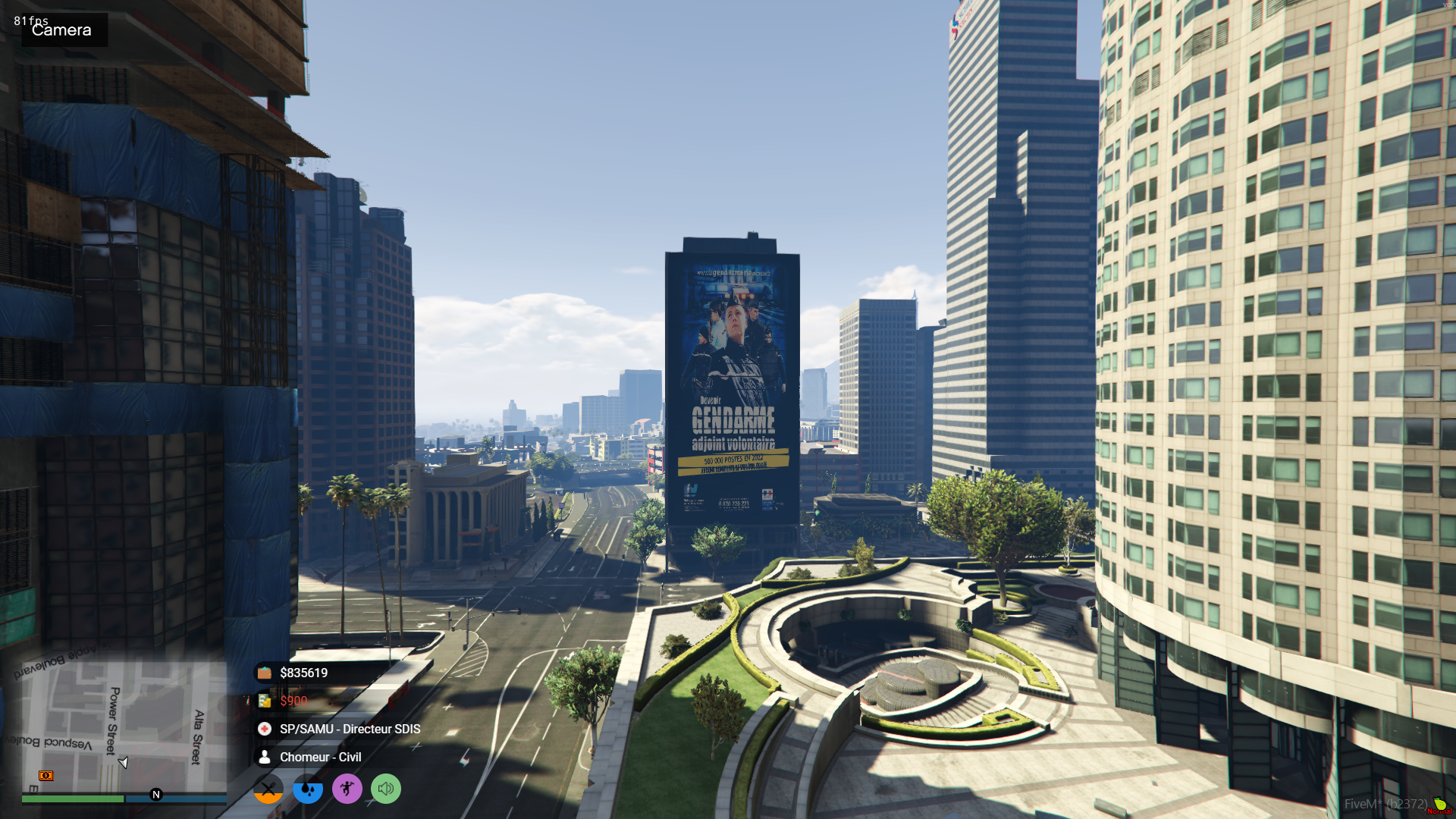Select the Chomeur - Civil job entry
The image size is (1456, 819).
(x=319, y=757)
